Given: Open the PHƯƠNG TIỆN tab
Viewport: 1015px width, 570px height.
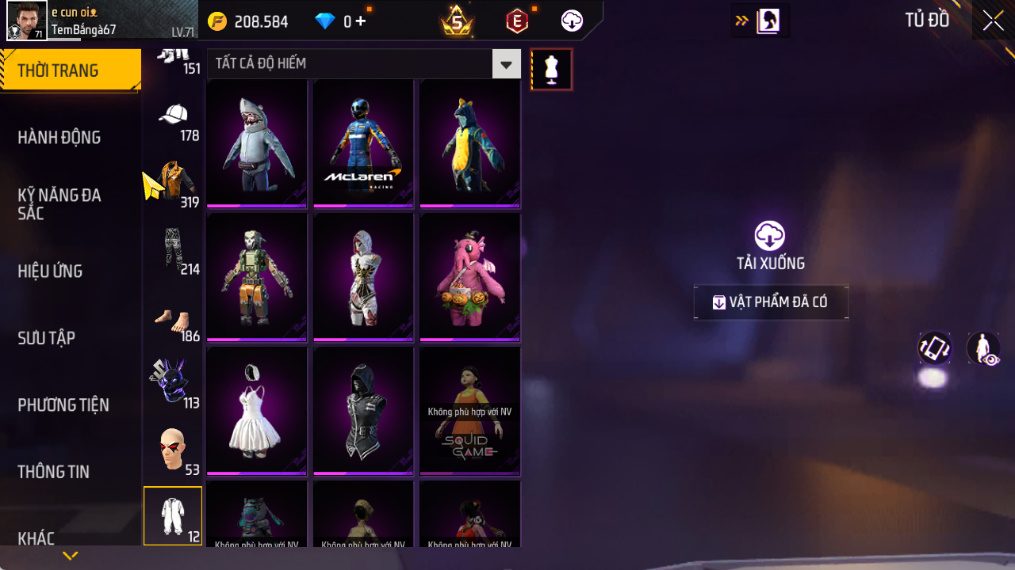Looking at the screenshot, I should coord(63,405).
